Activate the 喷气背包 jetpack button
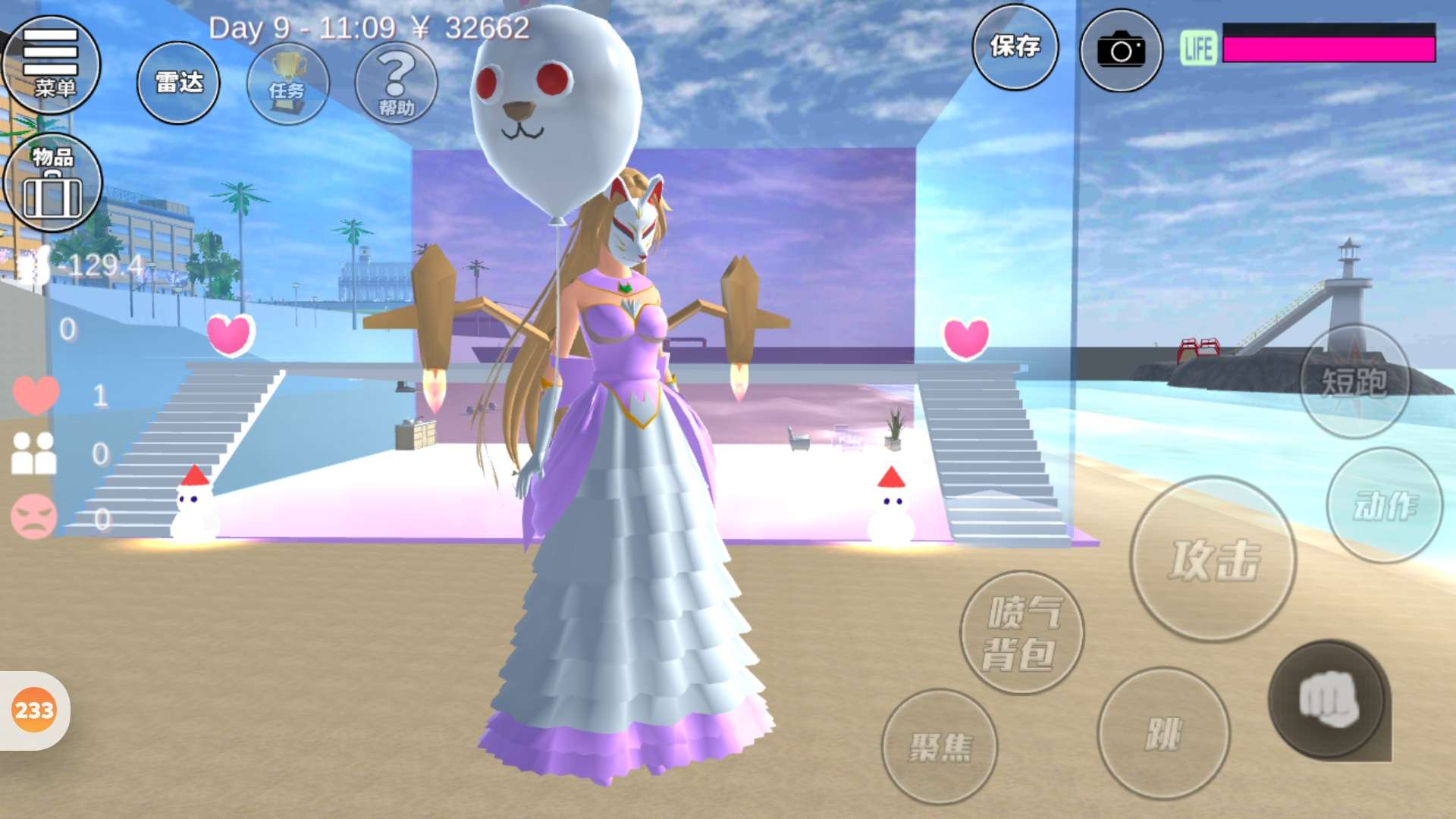This screenshot has width=1456, height=819. coord(1021,632)
